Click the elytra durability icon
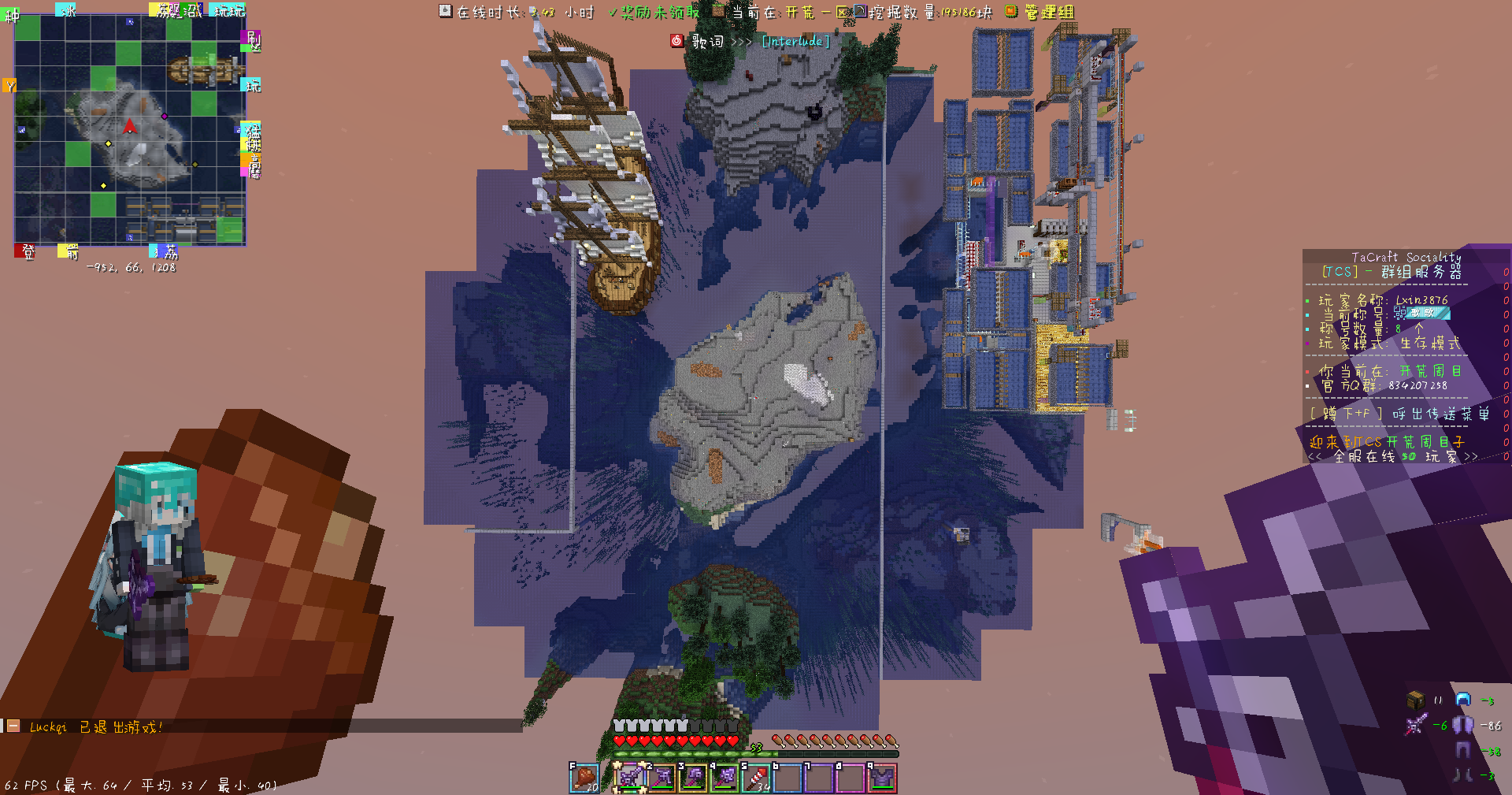This screenshot has height=795, width=1512. [1463, 725]
